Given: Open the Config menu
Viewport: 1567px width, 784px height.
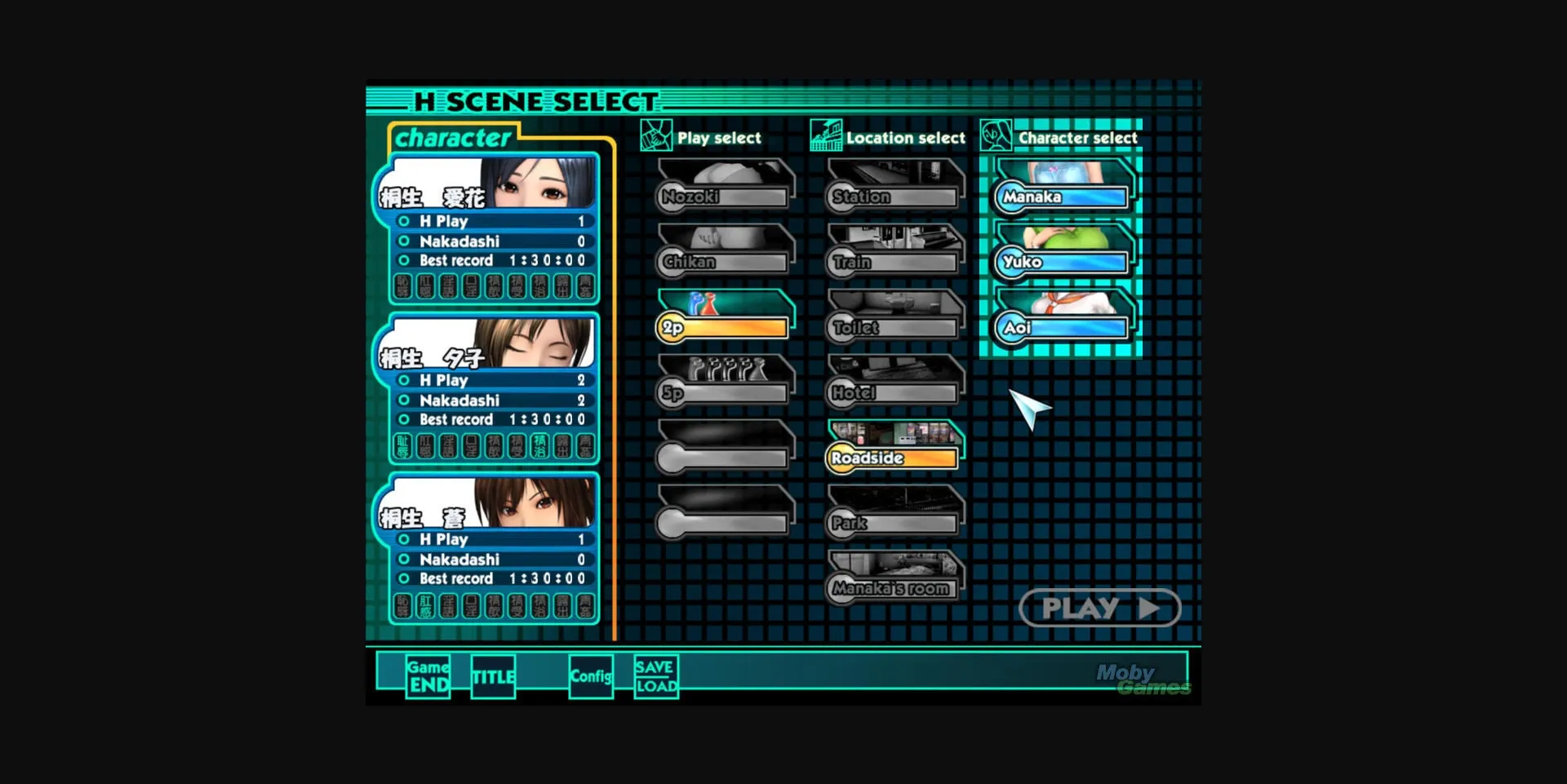Looking at the screenshot, I should (591, 677).
